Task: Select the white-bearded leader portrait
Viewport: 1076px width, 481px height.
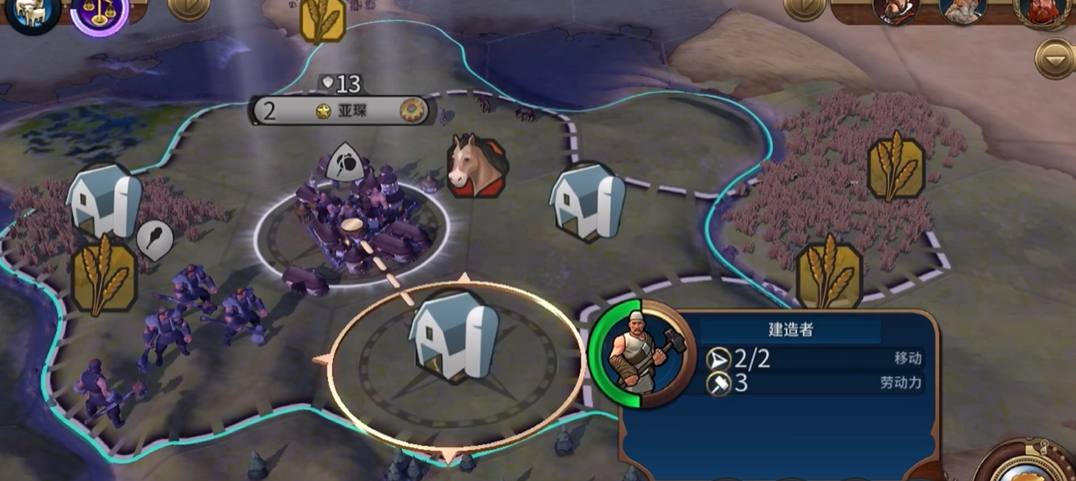Action: (x=964, y=10)
